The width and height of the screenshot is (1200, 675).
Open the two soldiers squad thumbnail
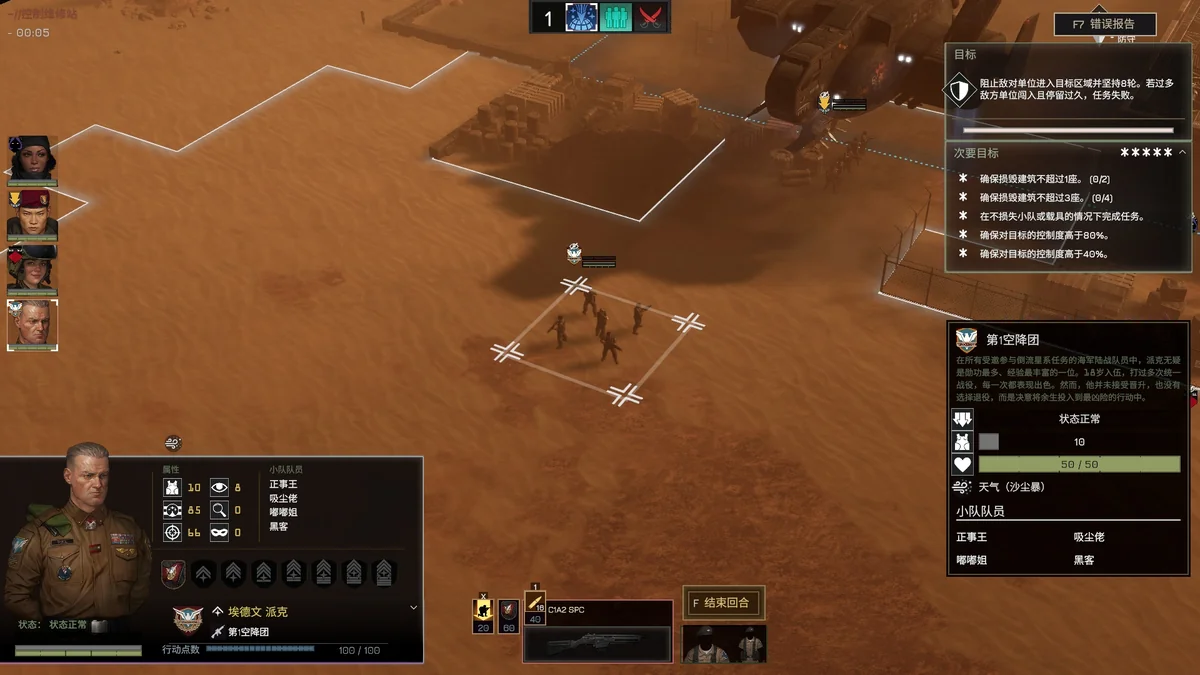(724, 645)
